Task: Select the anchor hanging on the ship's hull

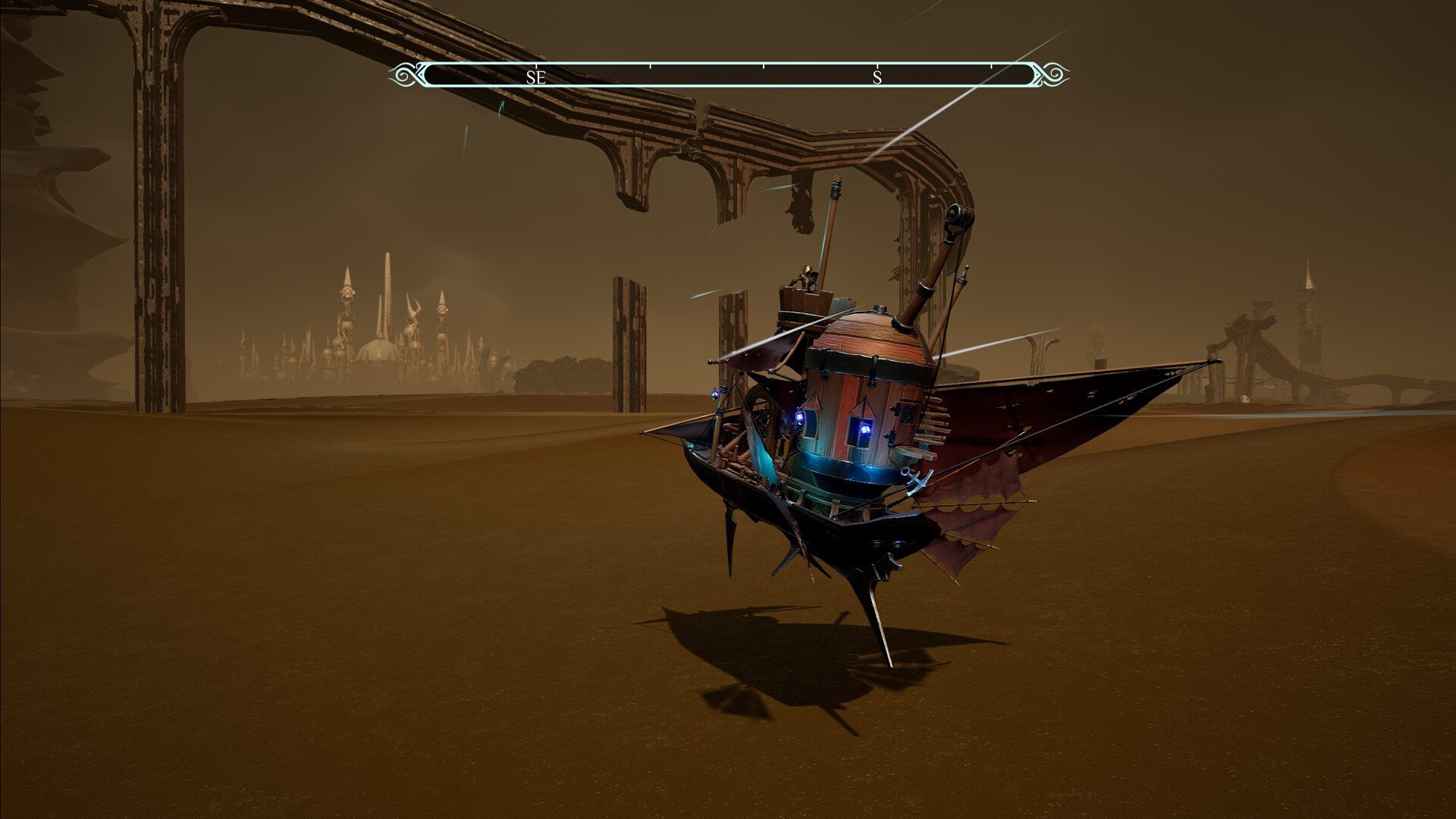Action: (x=914, y=480)
